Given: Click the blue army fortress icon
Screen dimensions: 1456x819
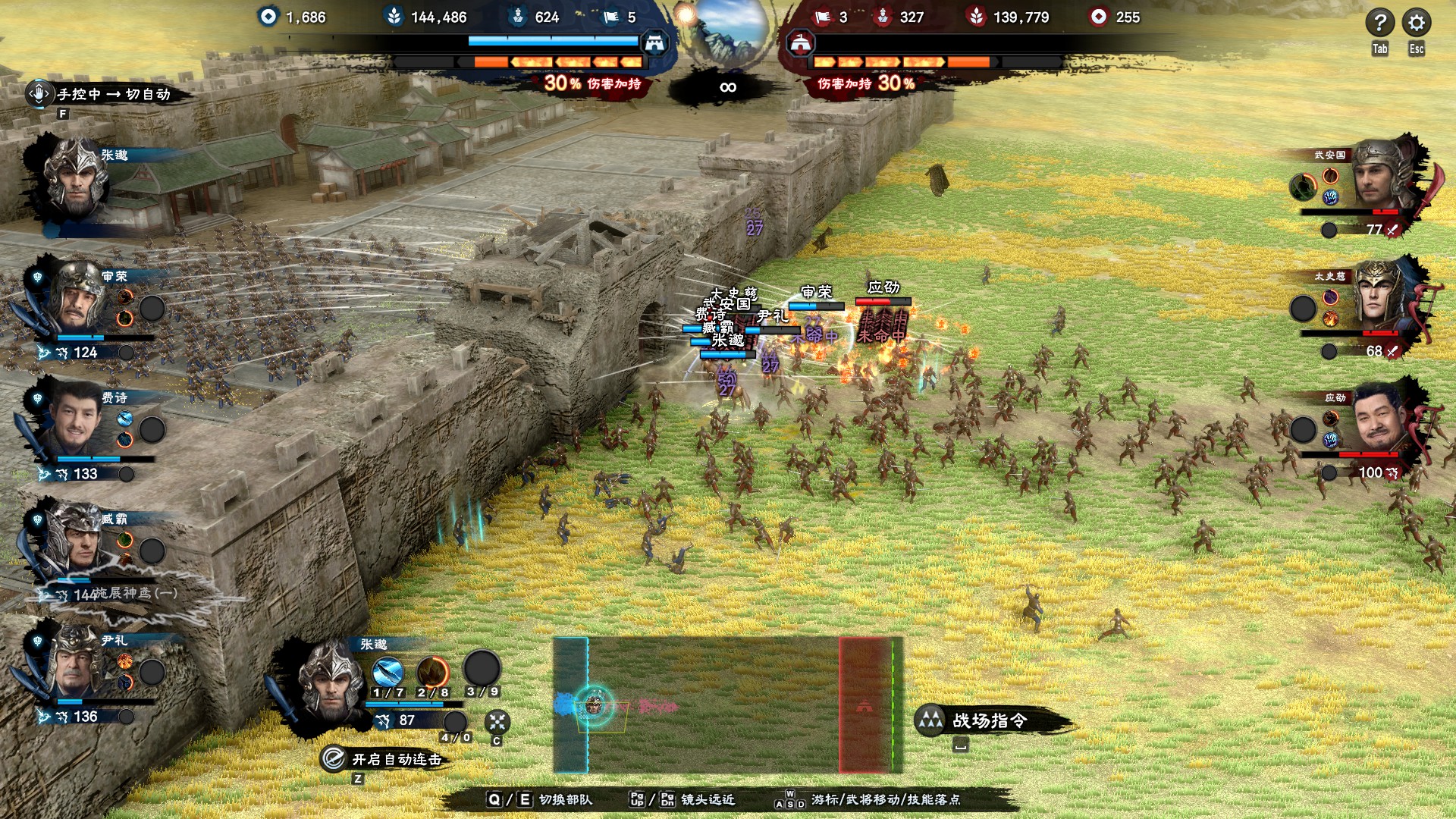Looking at the screenshot, I should [x=654, y=43].
